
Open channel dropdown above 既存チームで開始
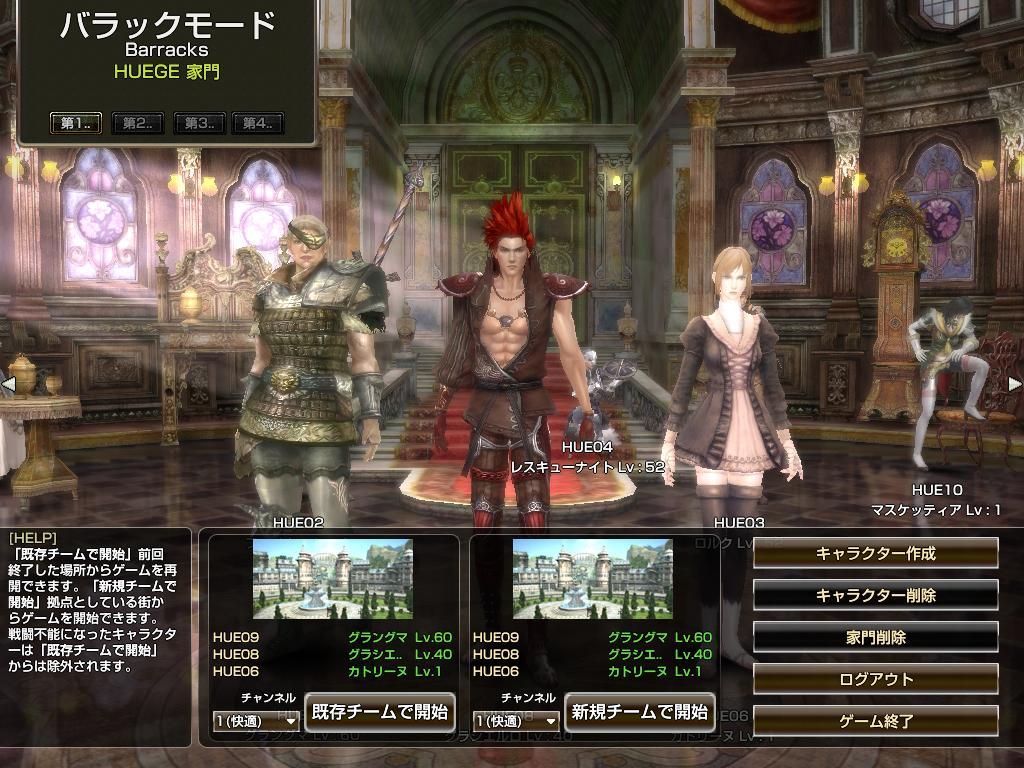point(257,720)
